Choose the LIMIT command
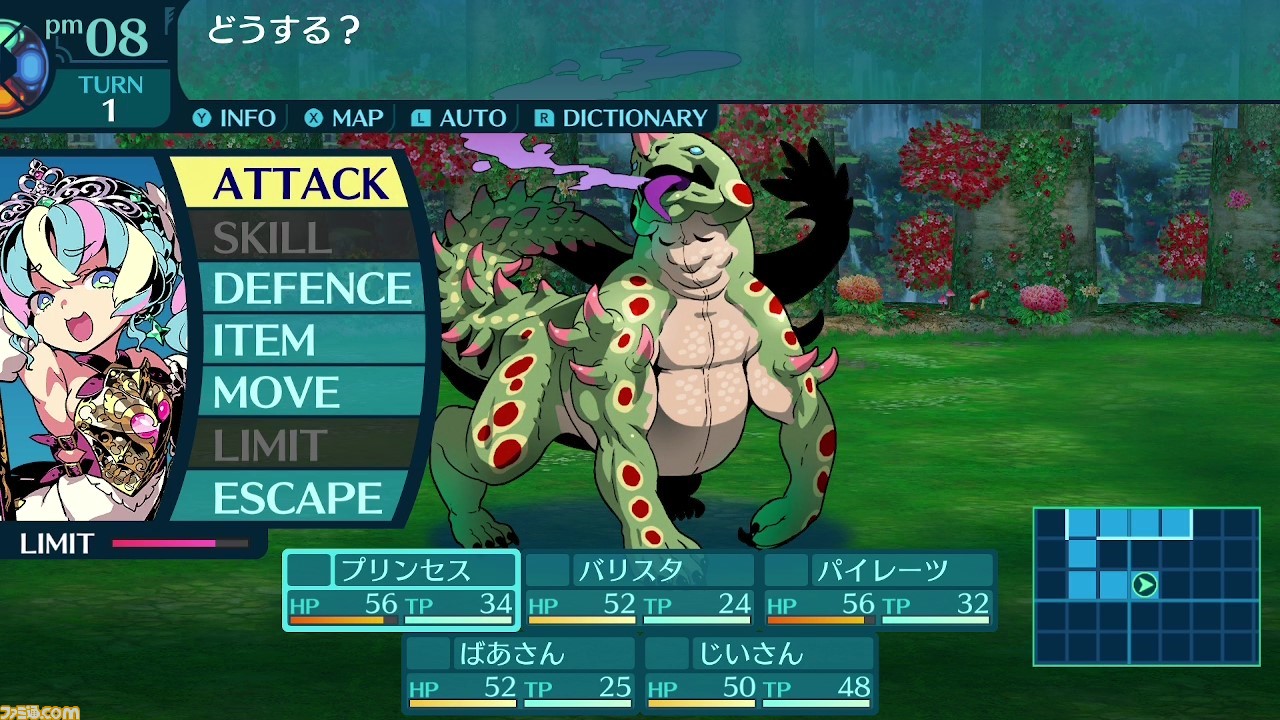This screenshot has height=720, width=1280. [300, 446]
